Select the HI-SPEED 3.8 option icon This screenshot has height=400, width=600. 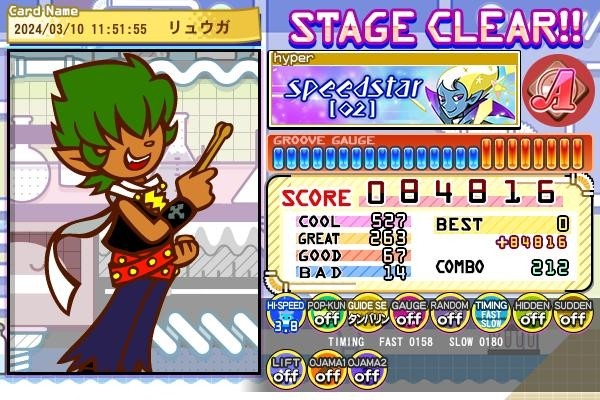pos(286,316)
